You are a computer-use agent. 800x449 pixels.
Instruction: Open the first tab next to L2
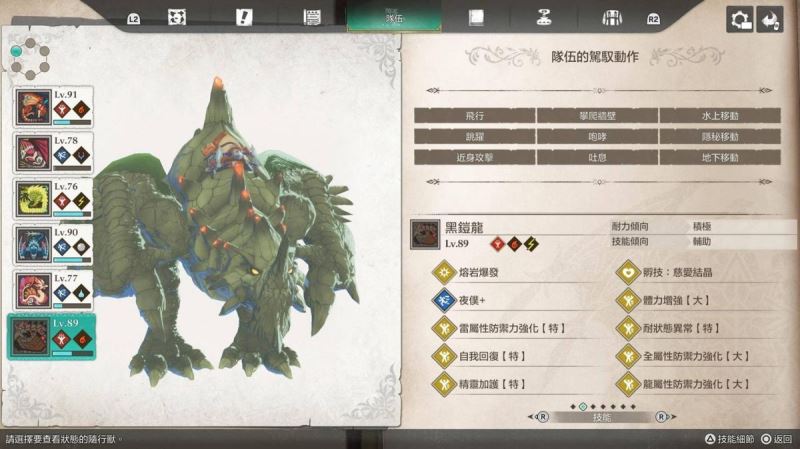pos(176,18)
